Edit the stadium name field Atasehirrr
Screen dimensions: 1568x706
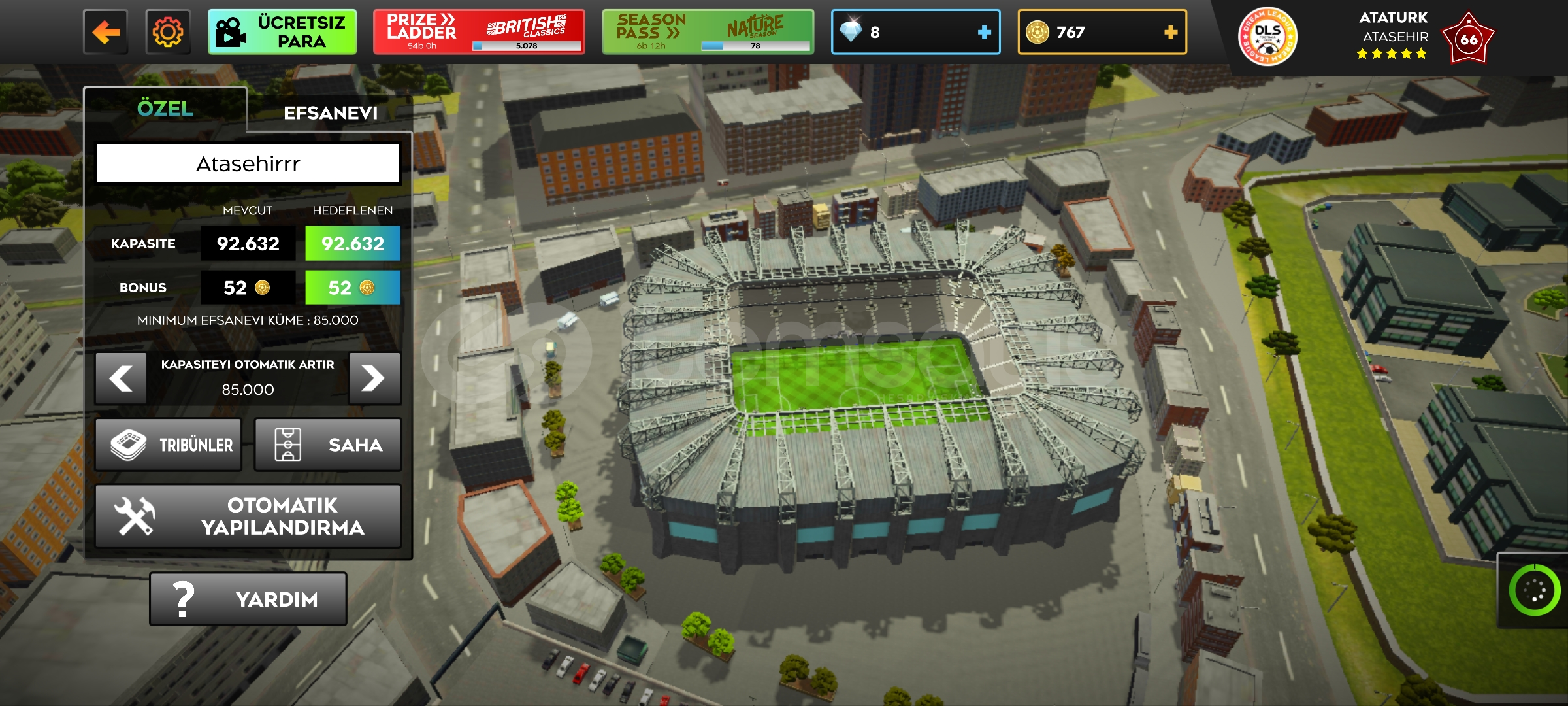(248, 163)
